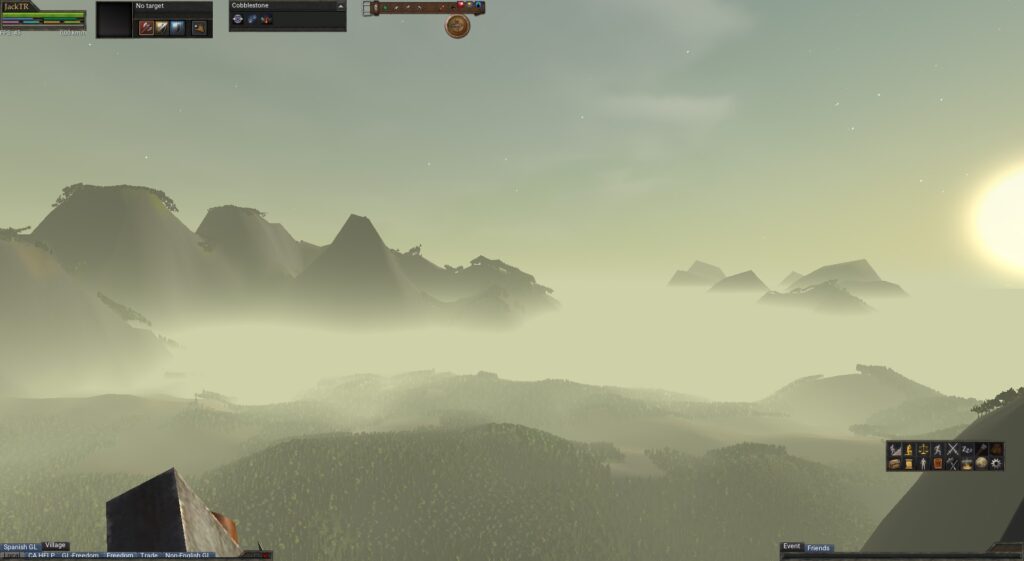Image resolution: width=1024 pixels, height=561 pixels.
Task: Open the Friends tab
Action: [x=819, y=548]
